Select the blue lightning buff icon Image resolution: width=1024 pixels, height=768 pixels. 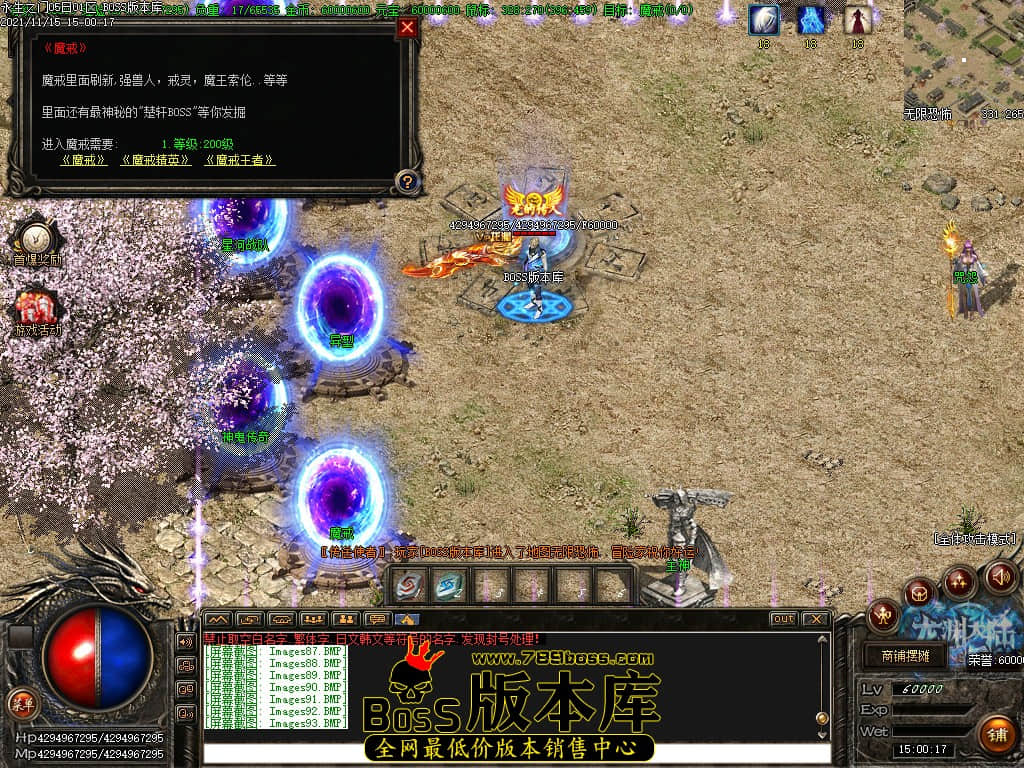[811, 20]
